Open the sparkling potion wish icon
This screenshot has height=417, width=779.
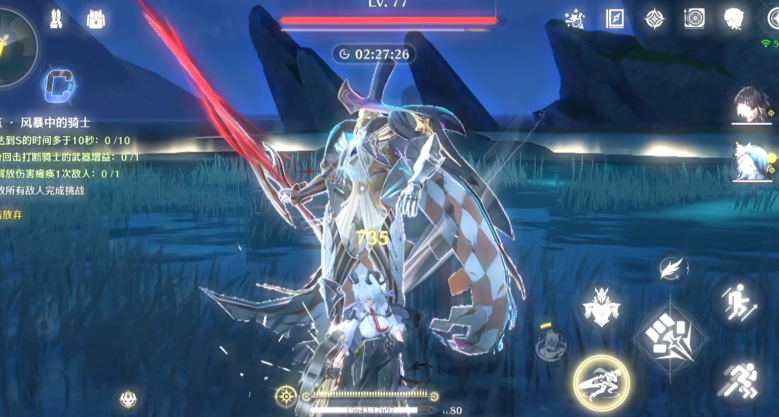(574, 18)
